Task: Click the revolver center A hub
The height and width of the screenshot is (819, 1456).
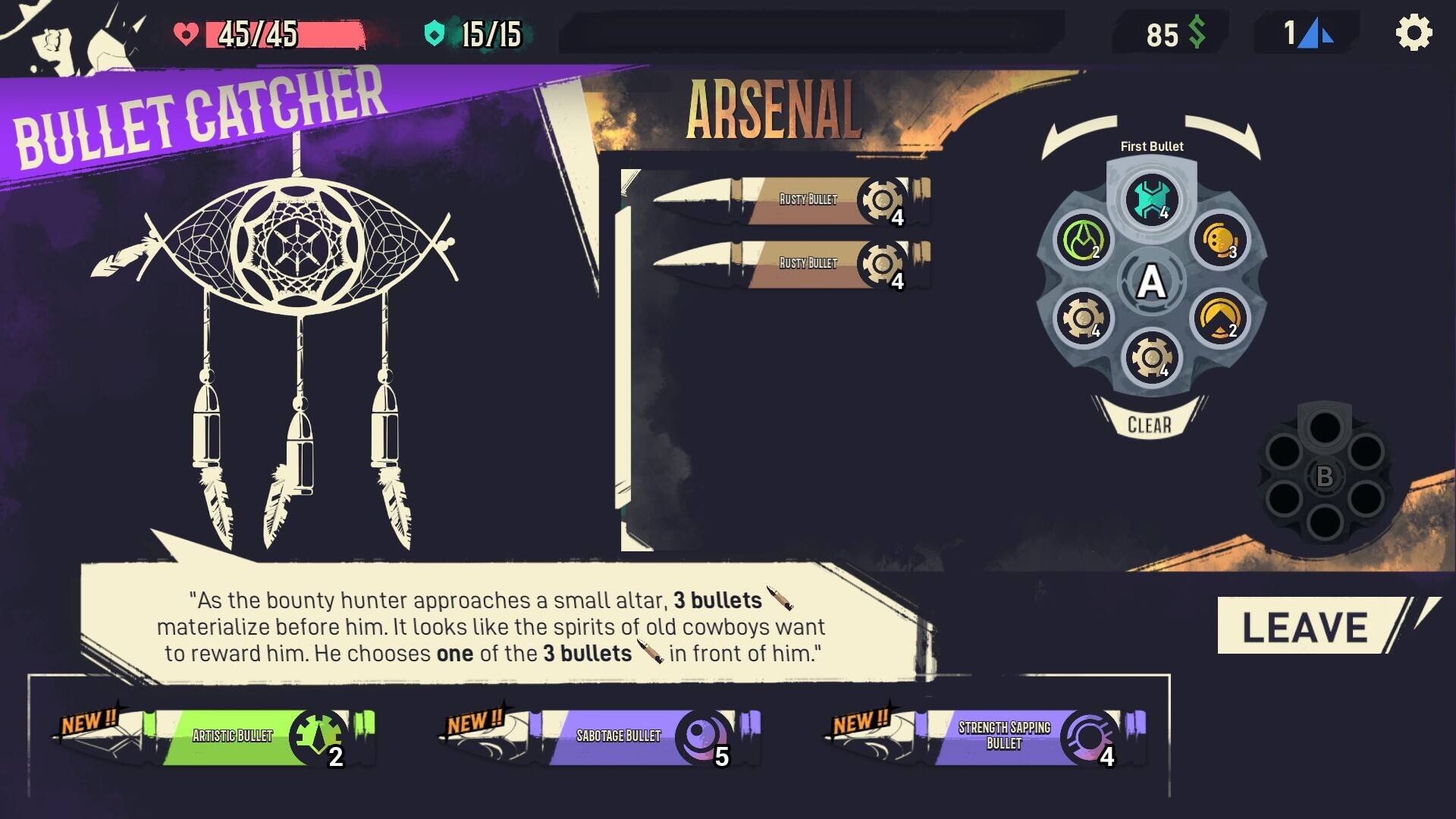Action: point(1151,282)
